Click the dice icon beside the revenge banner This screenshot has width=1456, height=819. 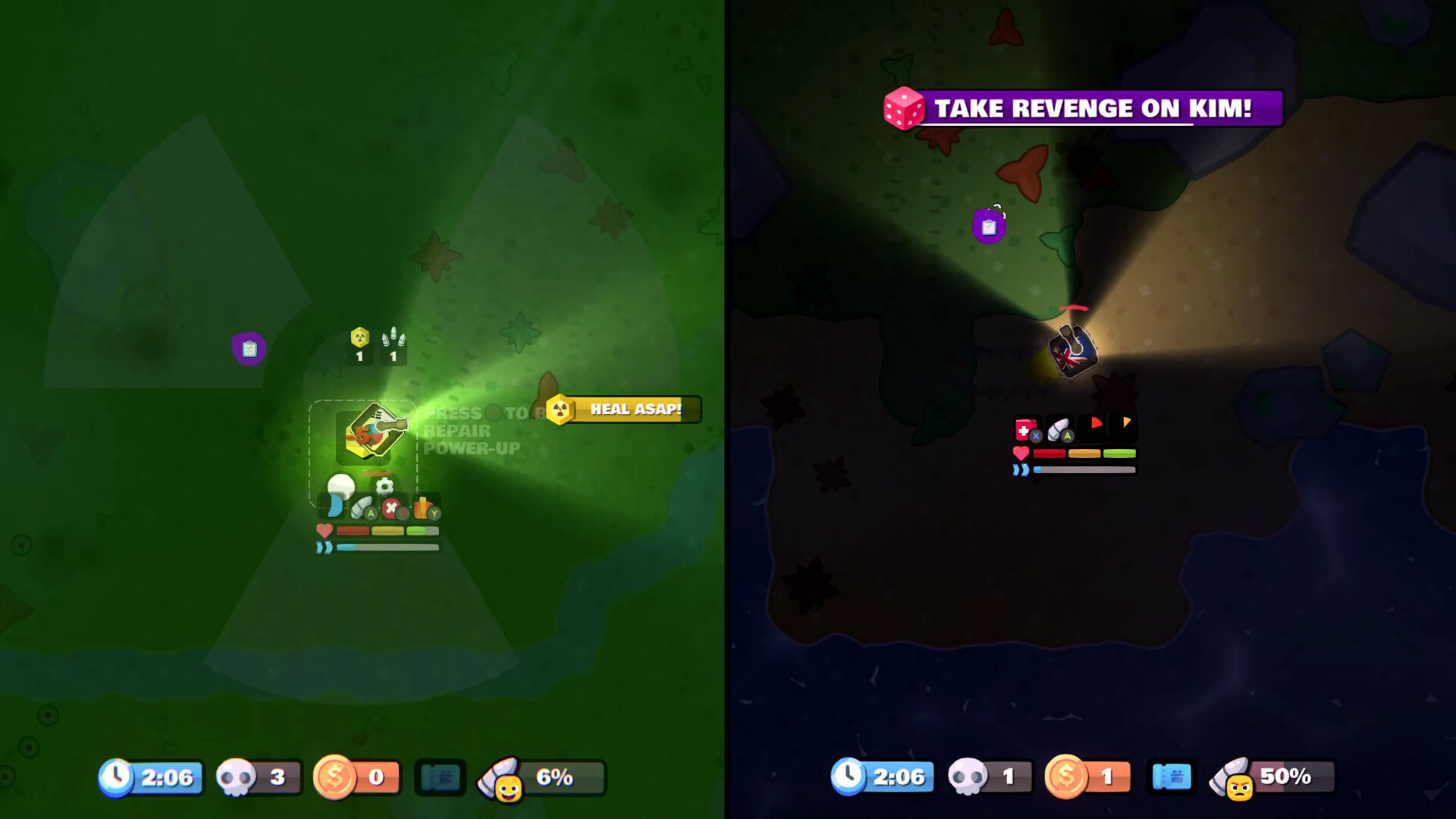click(x=902, y=108)
